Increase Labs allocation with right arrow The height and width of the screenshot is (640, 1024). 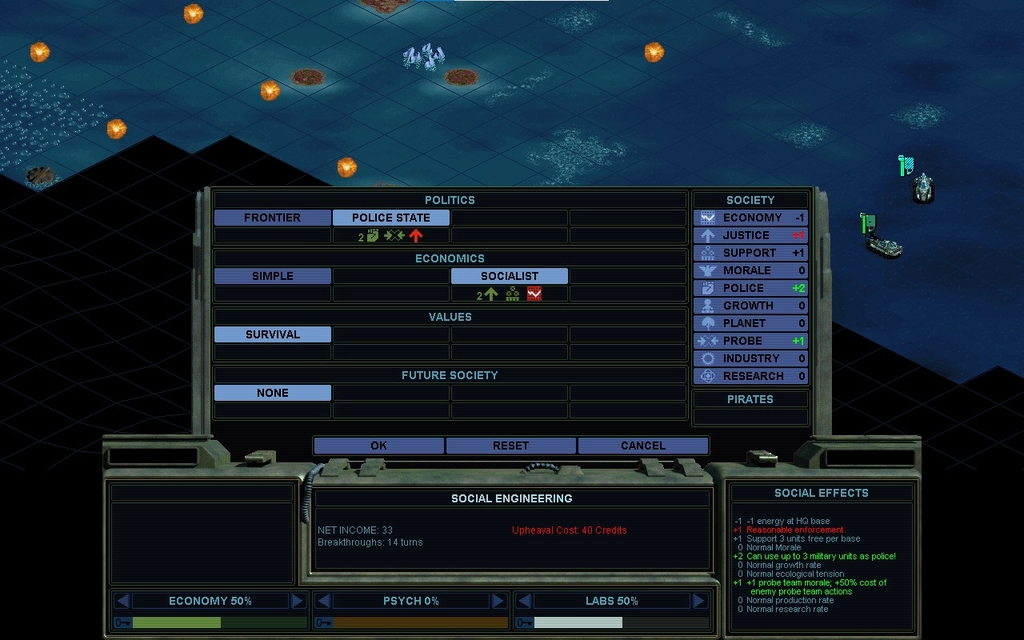[697, 601]
